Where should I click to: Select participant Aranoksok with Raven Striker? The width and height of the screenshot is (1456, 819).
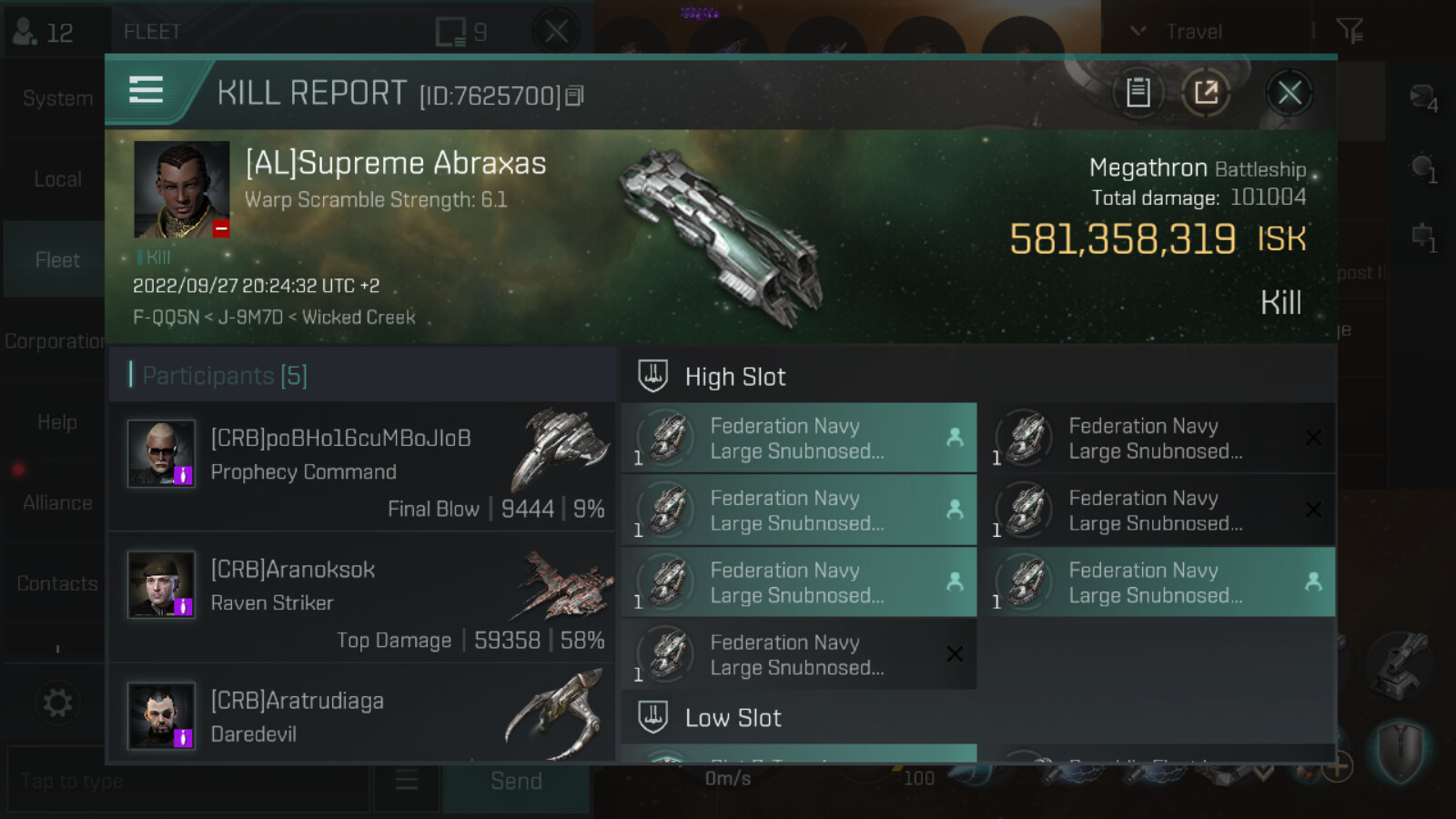(362, 598)
